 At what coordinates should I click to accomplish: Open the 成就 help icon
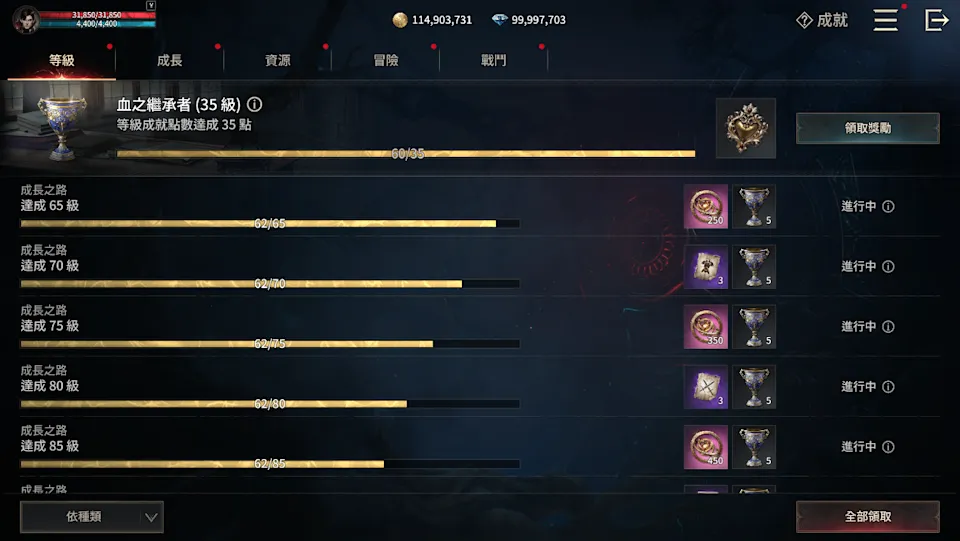click(804, 20)
